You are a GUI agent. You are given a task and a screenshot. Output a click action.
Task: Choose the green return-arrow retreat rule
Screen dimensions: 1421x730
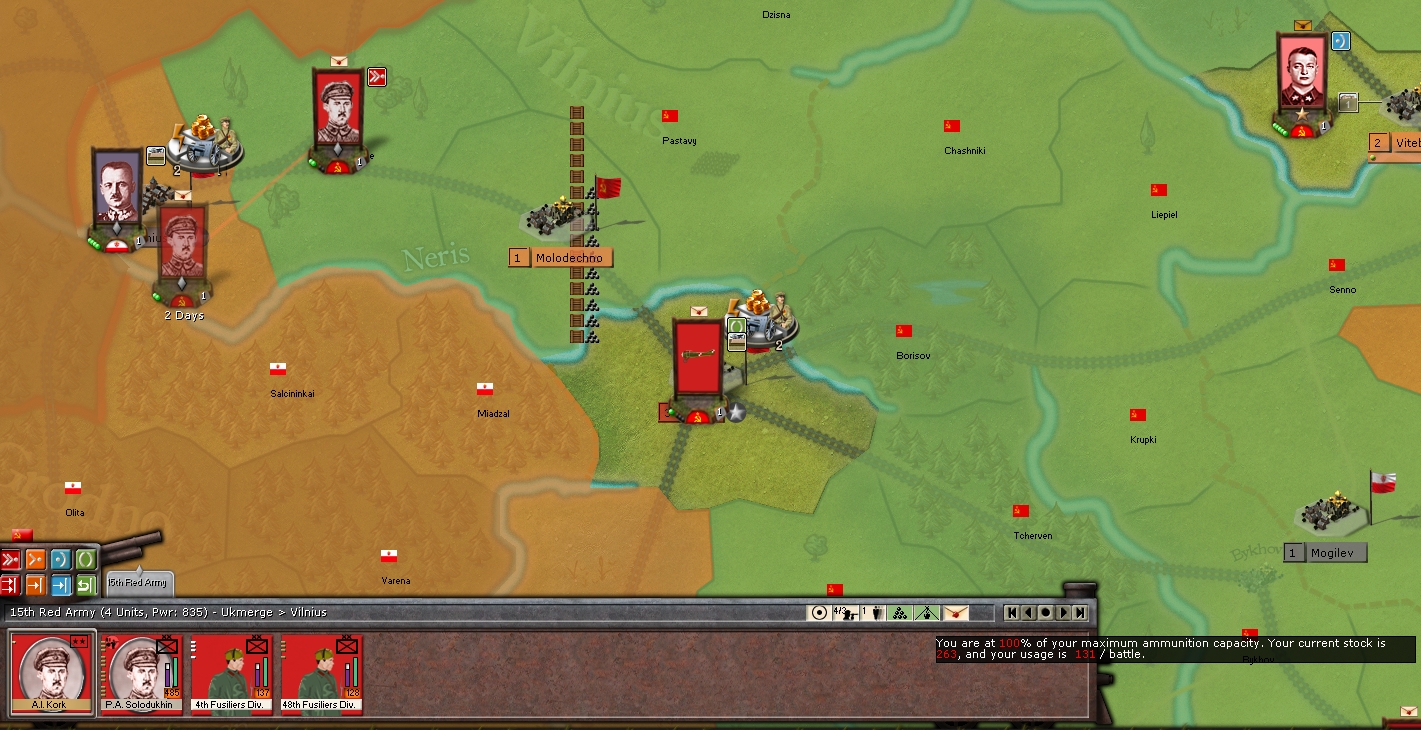[86, 585]
